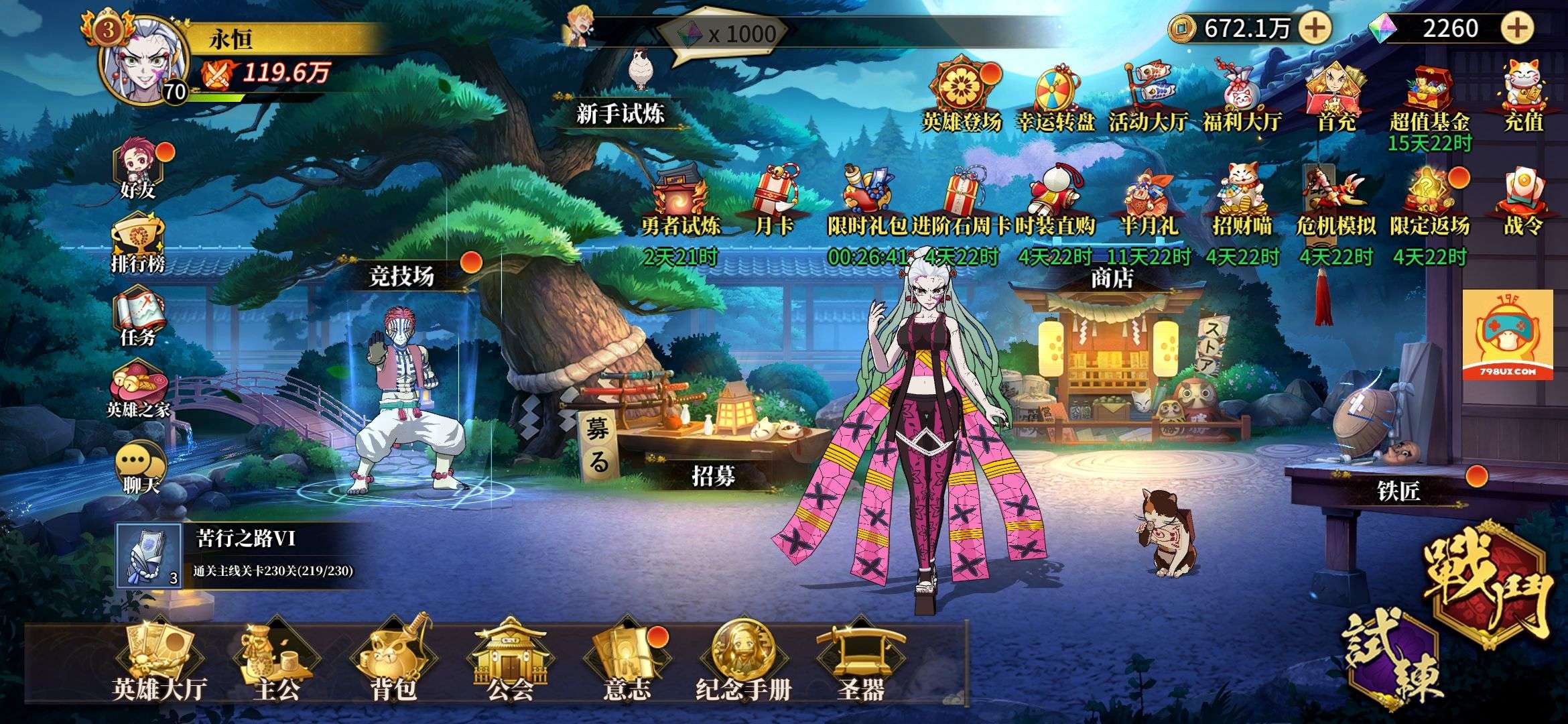
Task: Open the 月卡 monthly card offer
Action: click(775, 201)
